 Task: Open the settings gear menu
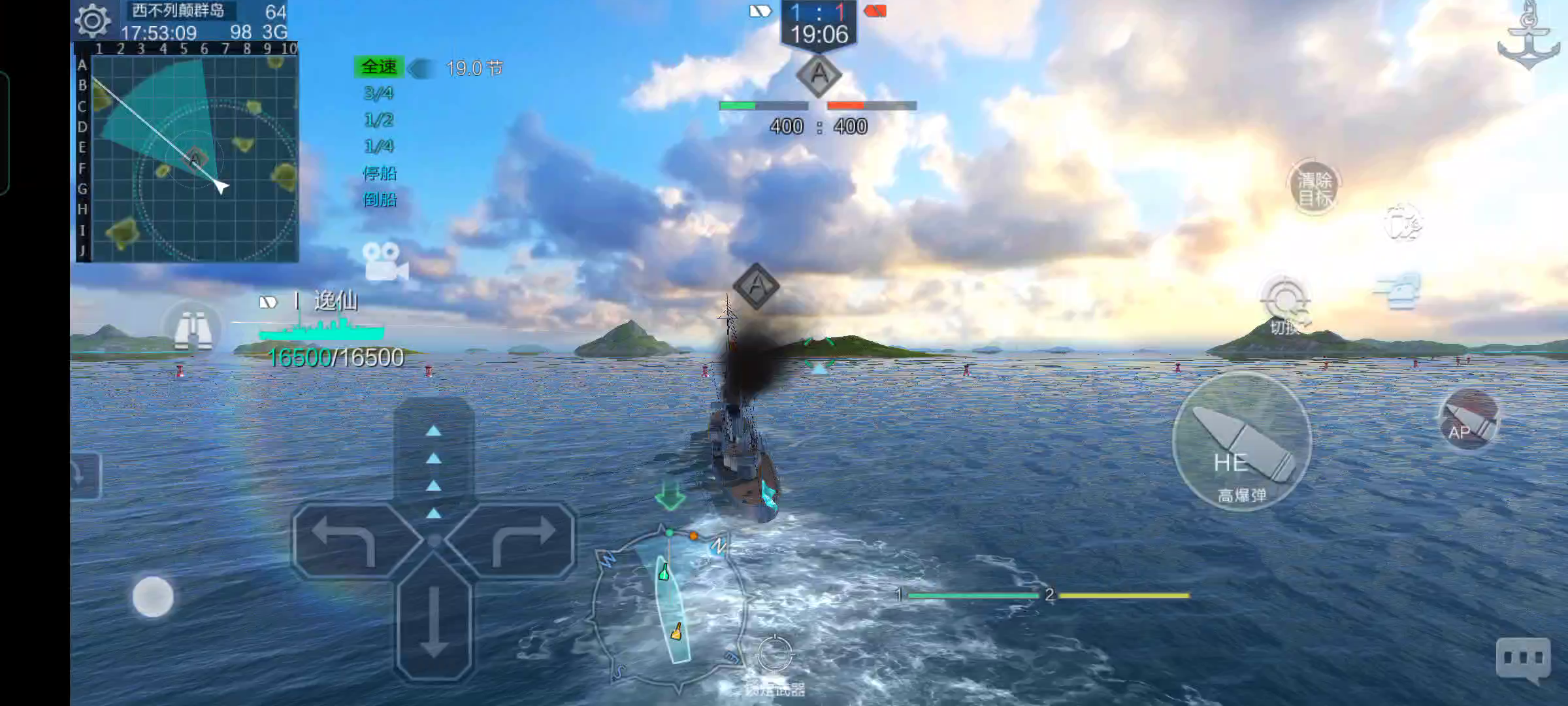pos(93,21)
